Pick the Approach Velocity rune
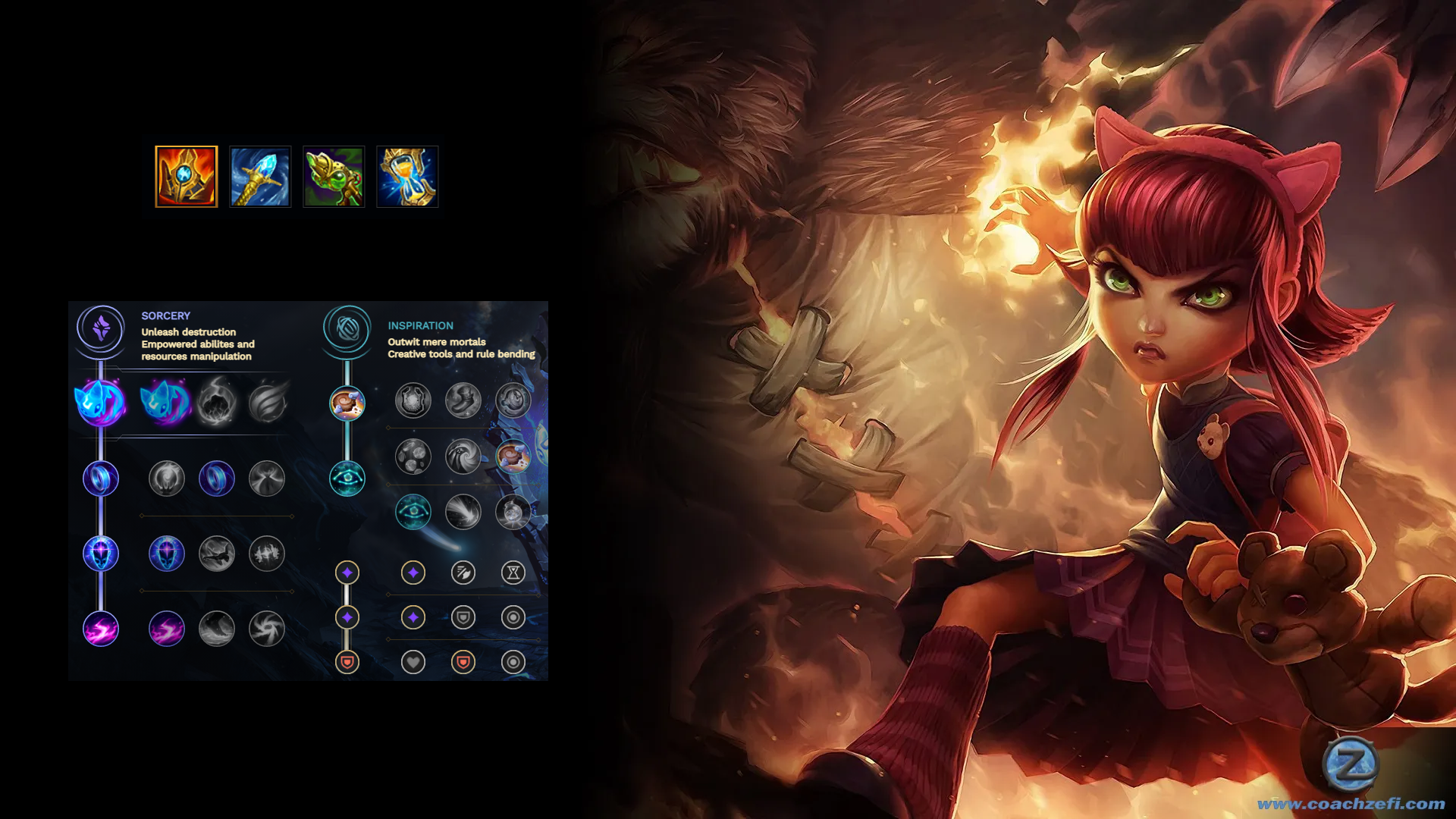Screen dimensions: 1456x819 pos(463,512)
